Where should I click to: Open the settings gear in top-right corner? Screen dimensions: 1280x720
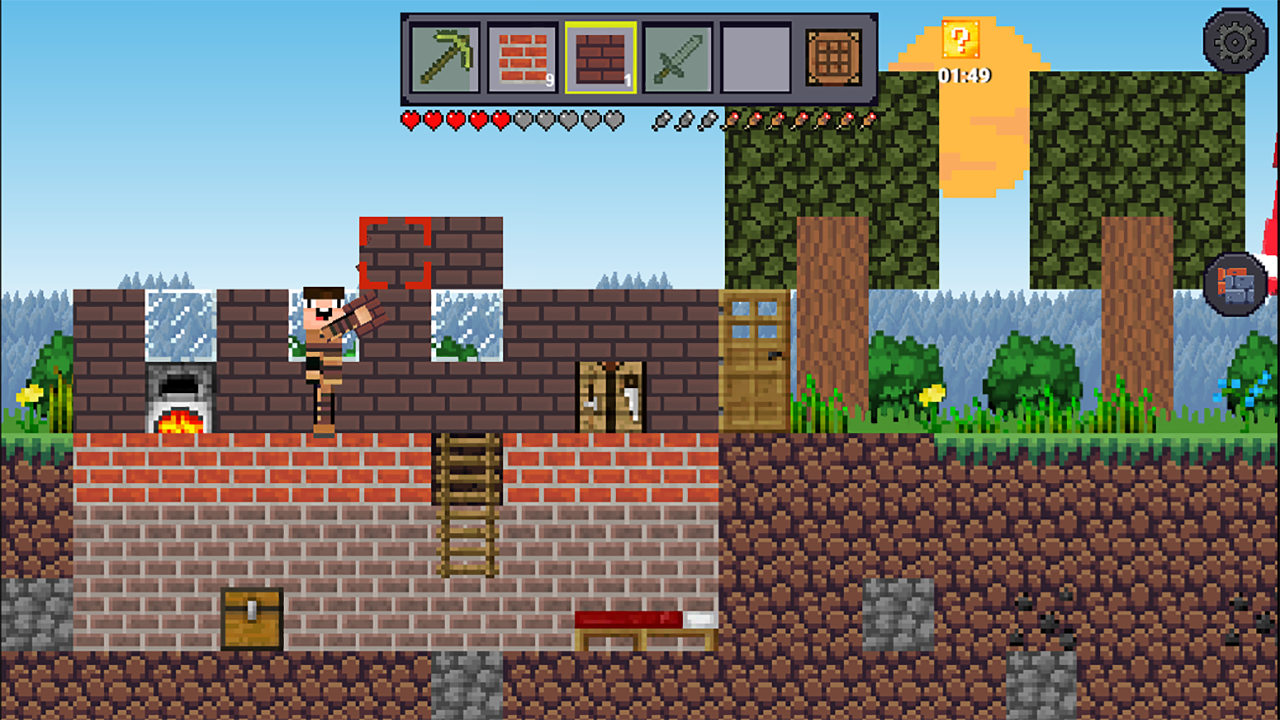point(1236,40)
